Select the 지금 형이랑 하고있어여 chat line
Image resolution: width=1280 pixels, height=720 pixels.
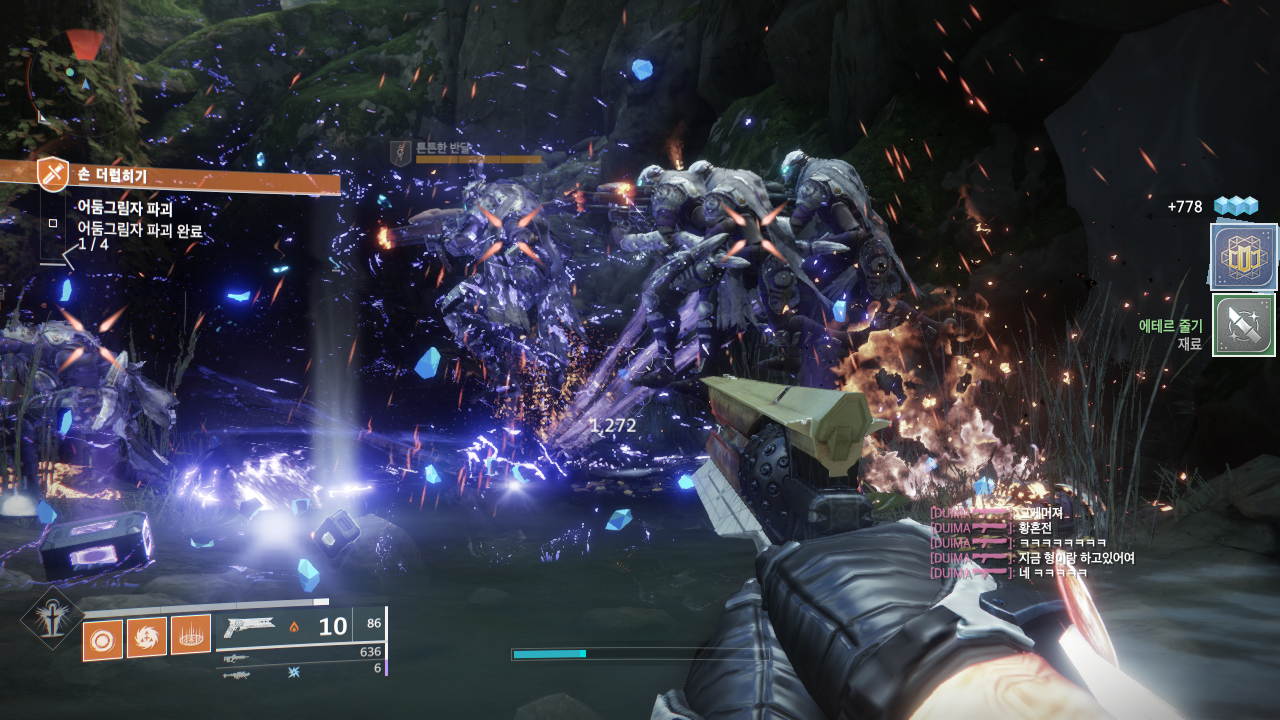(x=1076, y=558)
